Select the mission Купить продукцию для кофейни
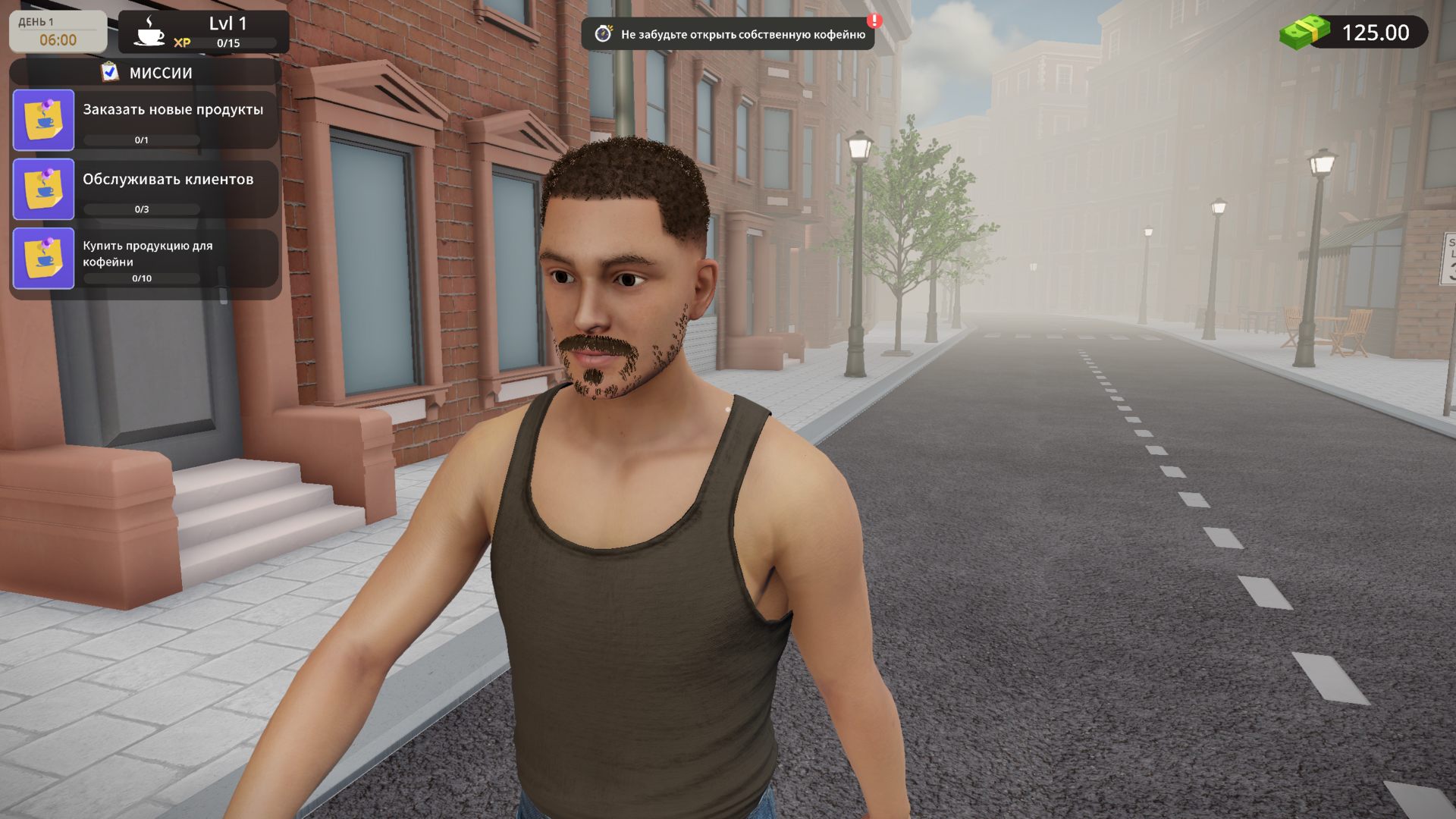Screen dimensions: 1456x819 coord(146,259)
